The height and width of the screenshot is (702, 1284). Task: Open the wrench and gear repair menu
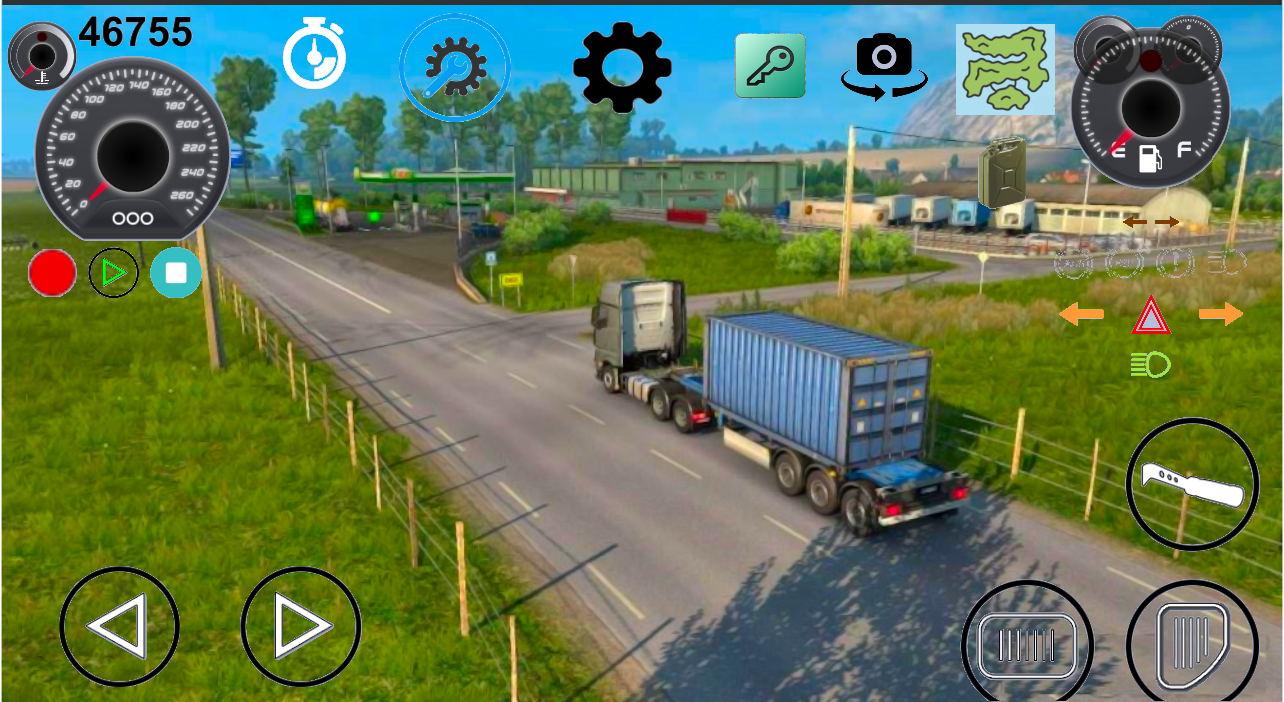pos(455,68)
